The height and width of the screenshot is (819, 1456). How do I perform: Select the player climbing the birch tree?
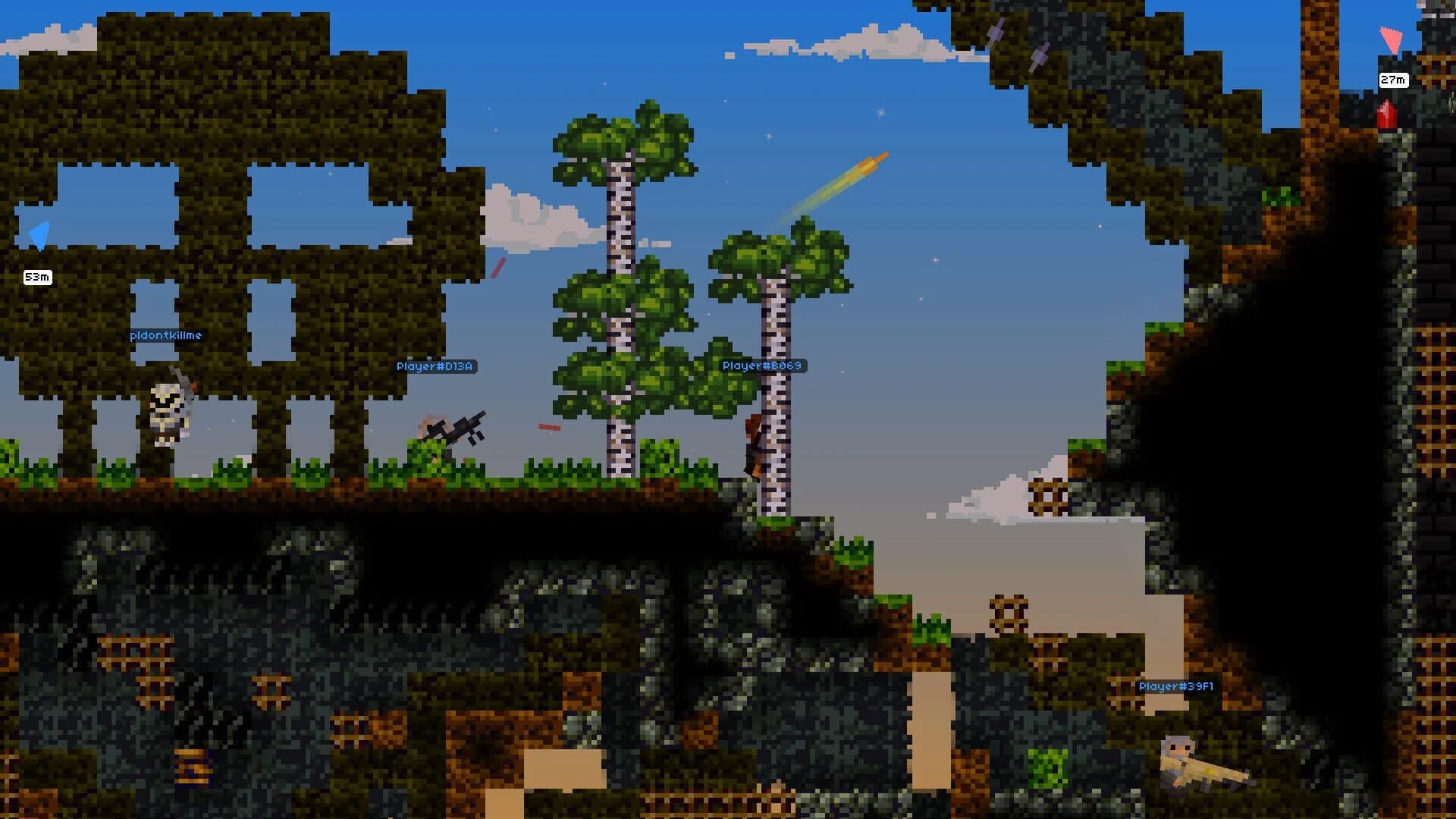(x=756, y=447)
